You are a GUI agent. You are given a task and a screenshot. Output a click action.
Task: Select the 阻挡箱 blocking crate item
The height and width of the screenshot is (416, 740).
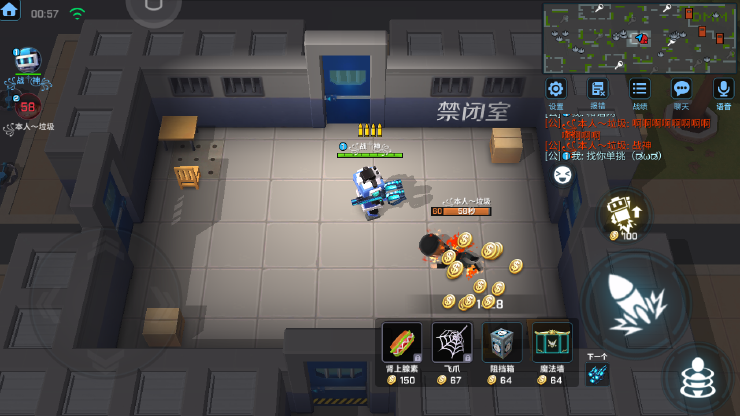[502, 347]
